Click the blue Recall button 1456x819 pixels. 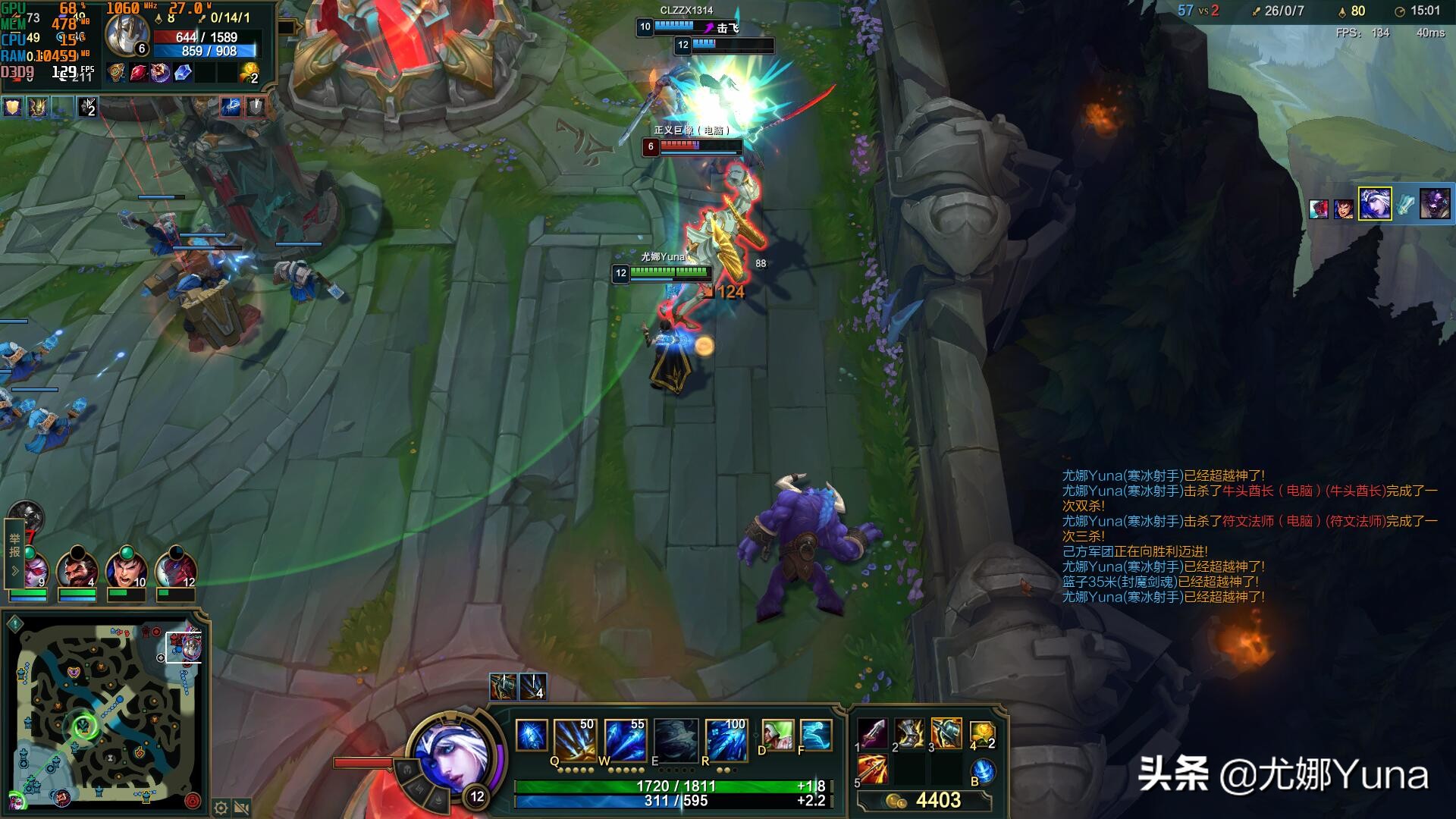[983, 770]
